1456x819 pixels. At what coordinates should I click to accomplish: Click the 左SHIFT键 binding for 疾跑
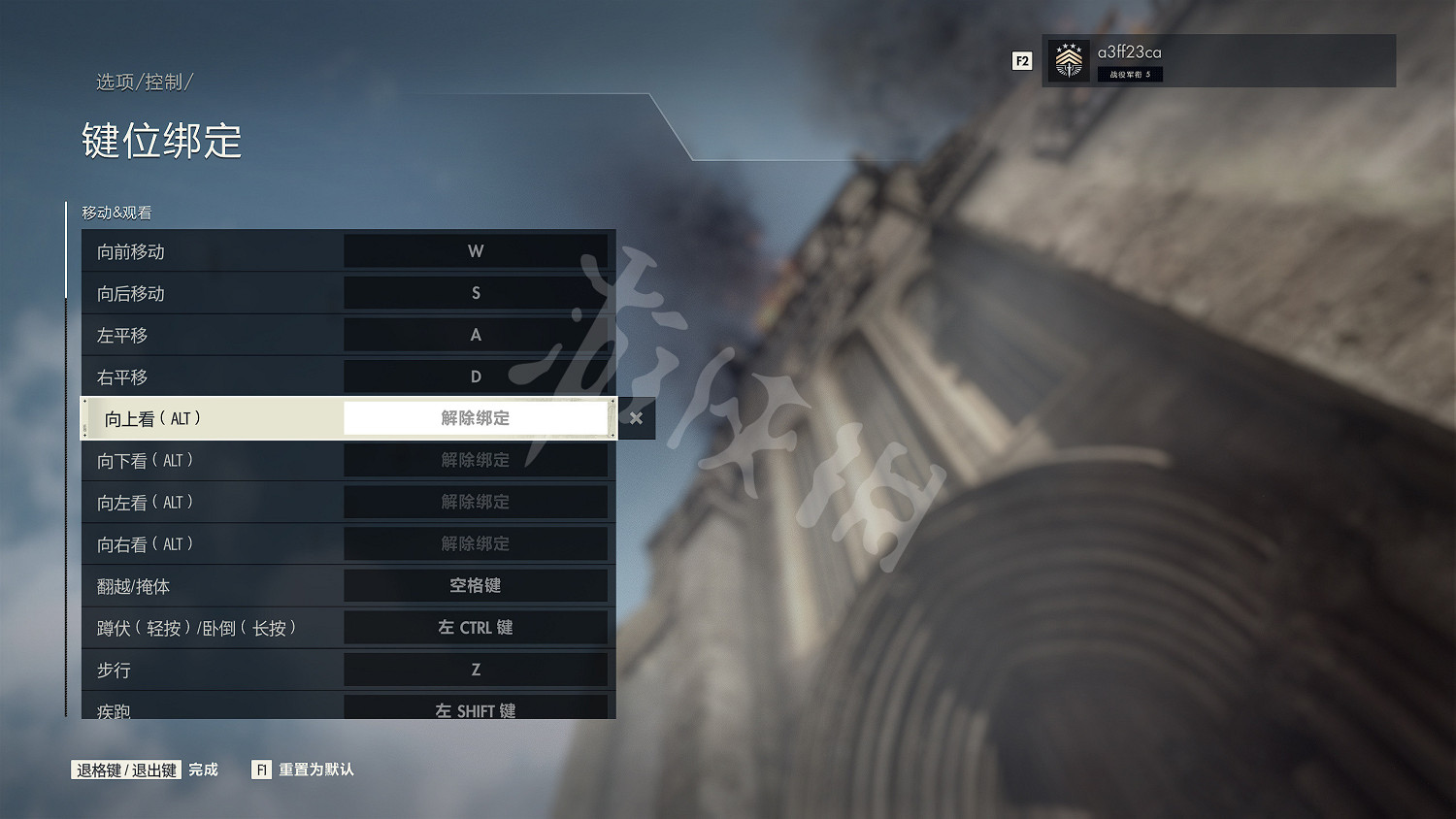click(x=476, y=709)
